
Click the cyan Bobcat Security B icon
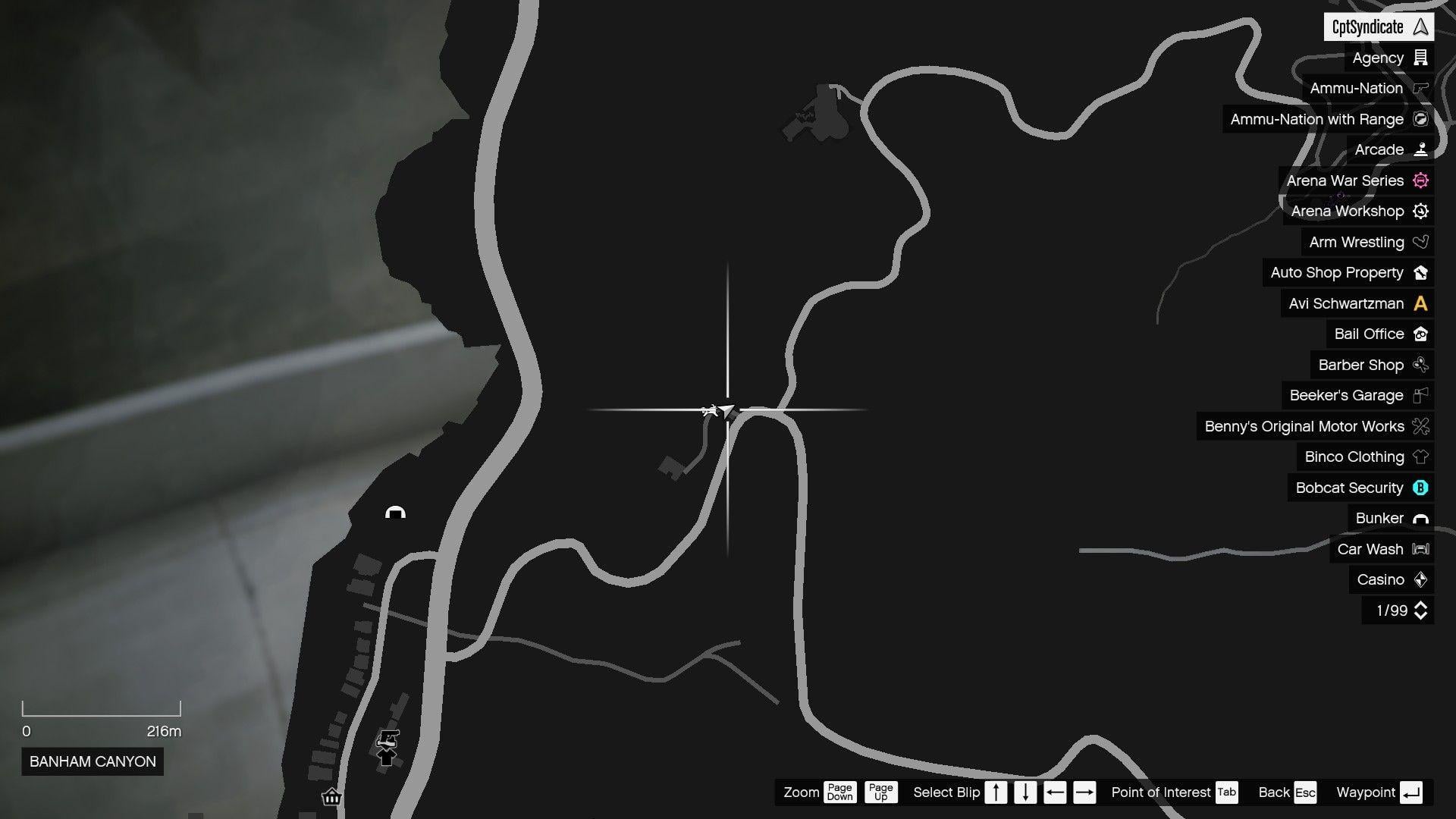click(x=1420, y=488)
